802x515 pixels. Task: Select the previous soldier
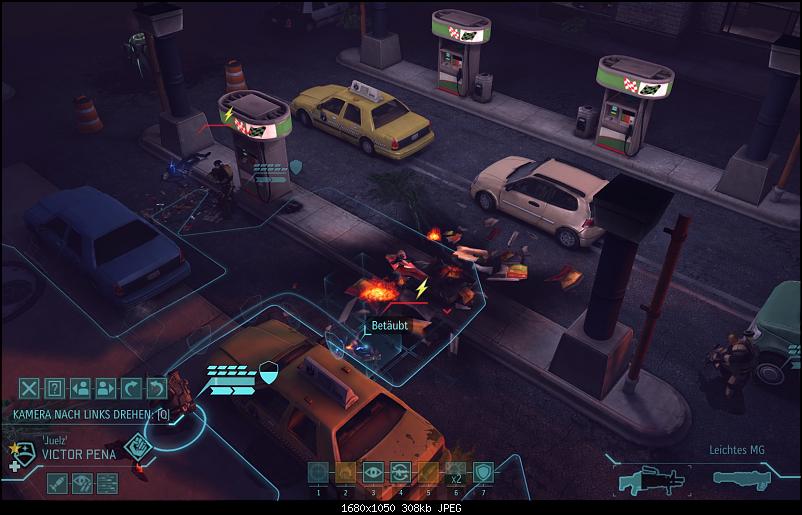click(81, 388)
